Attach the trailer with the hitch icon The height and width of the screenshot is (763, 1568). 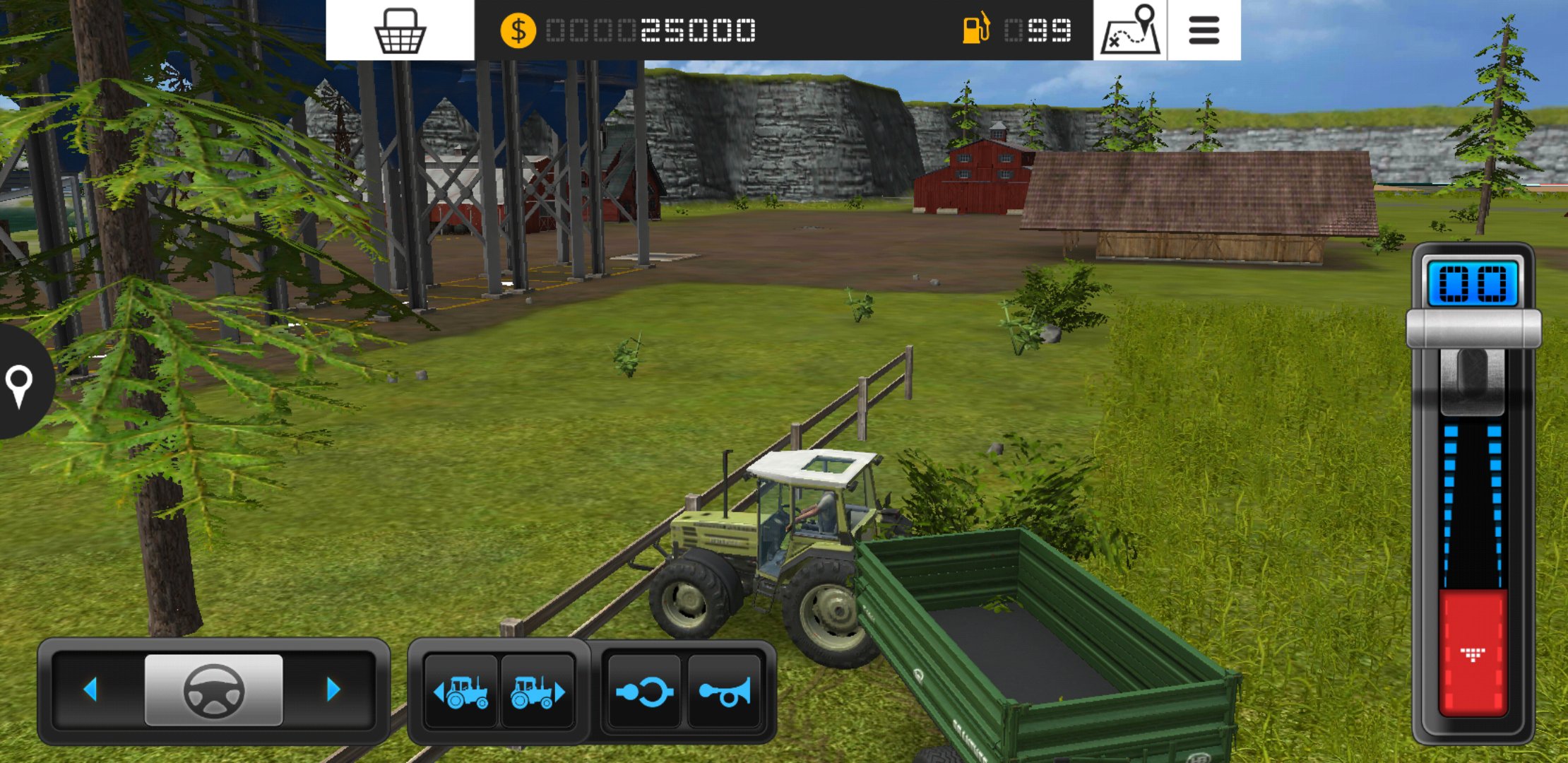[645, 692]
